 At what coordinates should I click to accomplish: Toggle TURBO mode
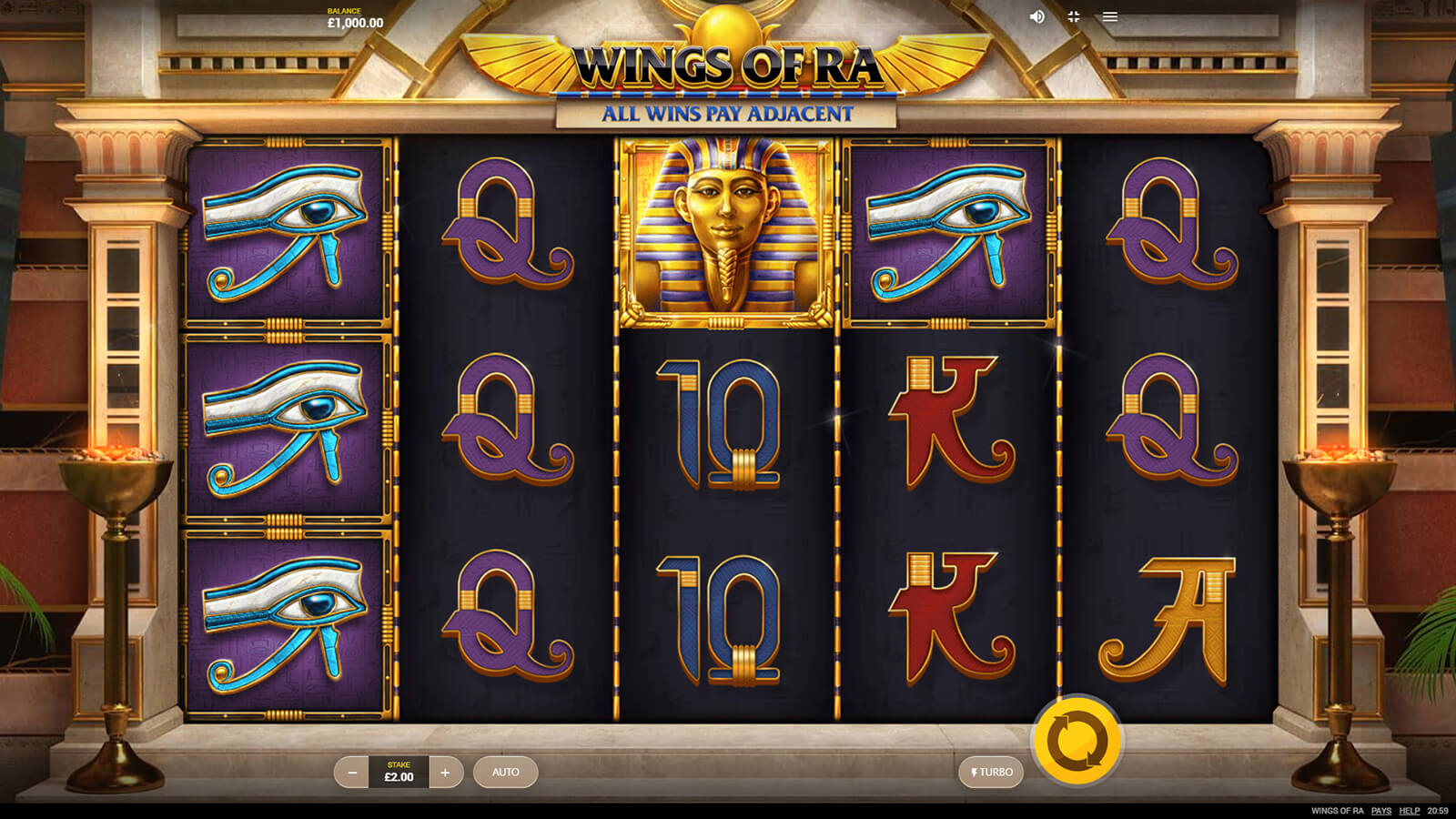[x=991, y=773]
